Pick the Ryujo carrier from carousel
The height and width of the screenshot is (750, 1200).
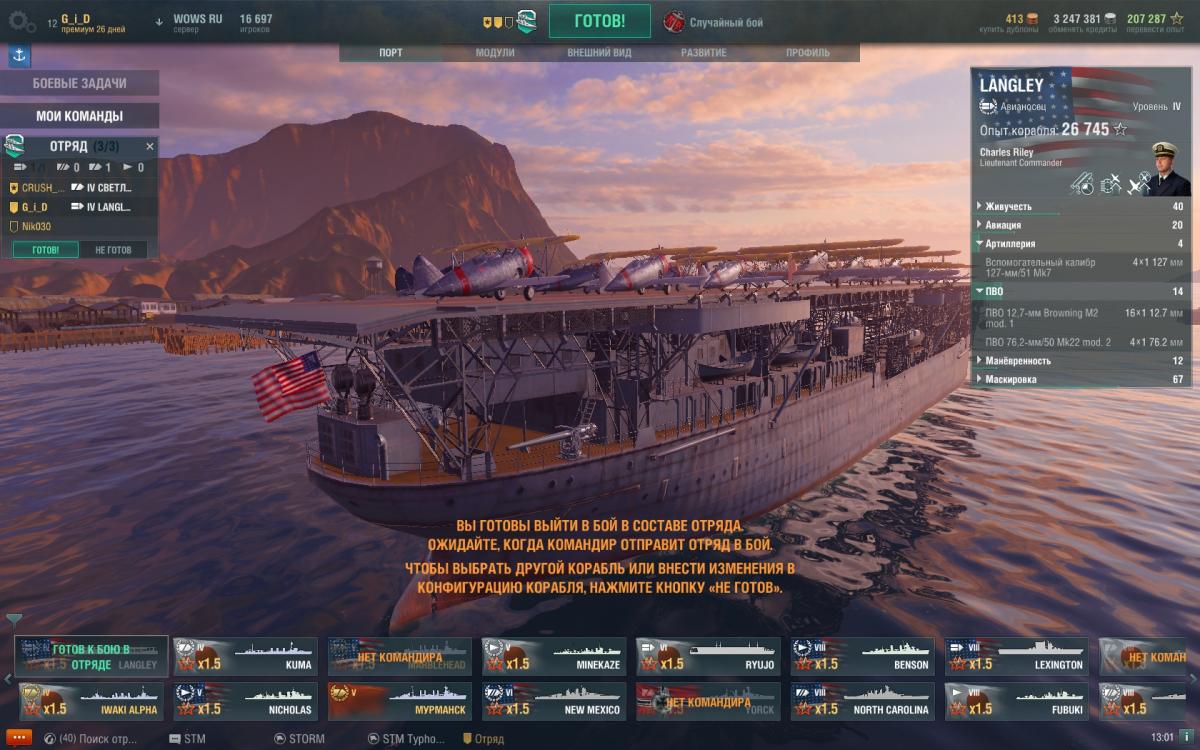(x=708, y=657)
